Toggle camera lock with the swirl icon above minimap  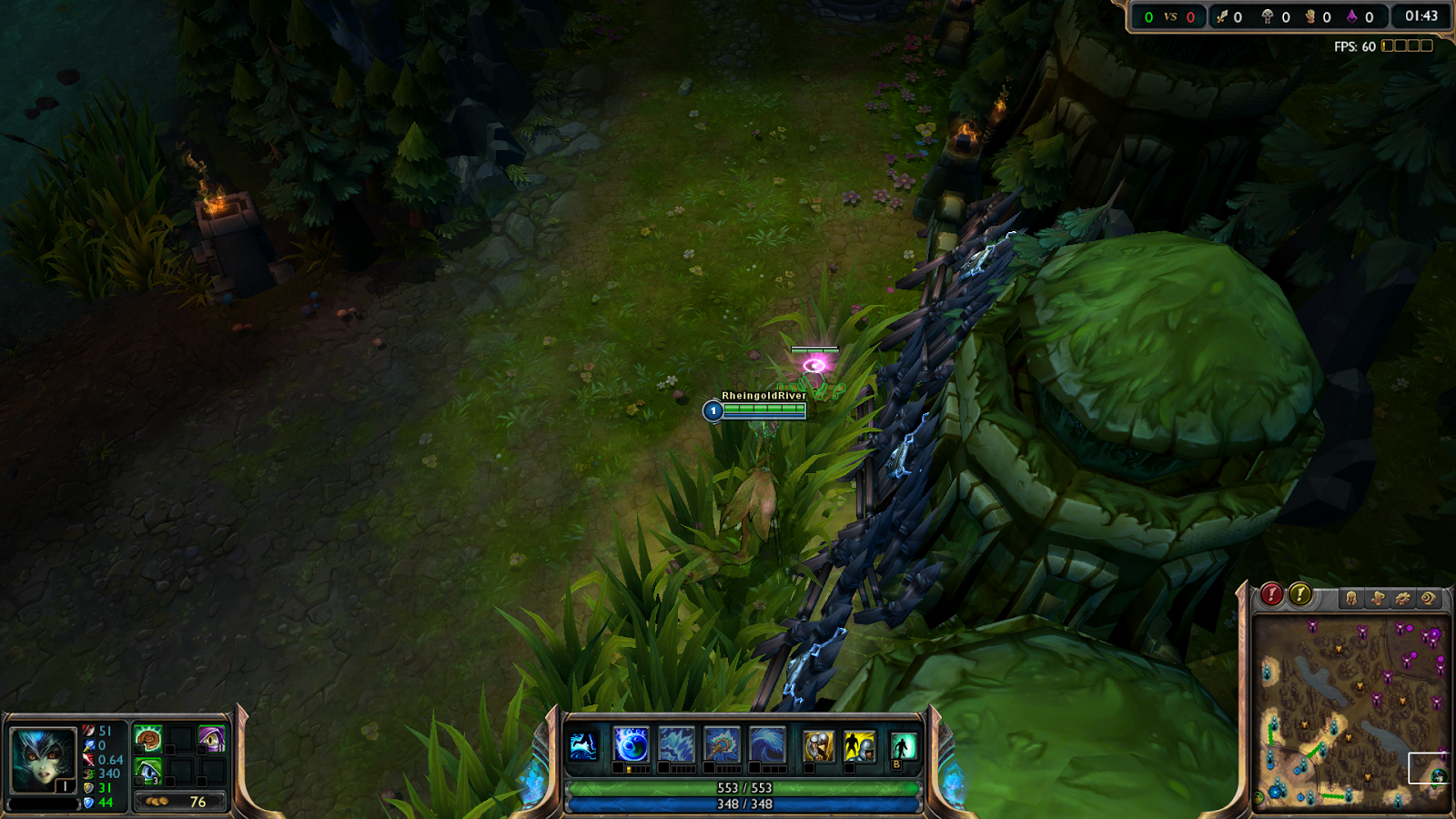(x=1429, y=598)
